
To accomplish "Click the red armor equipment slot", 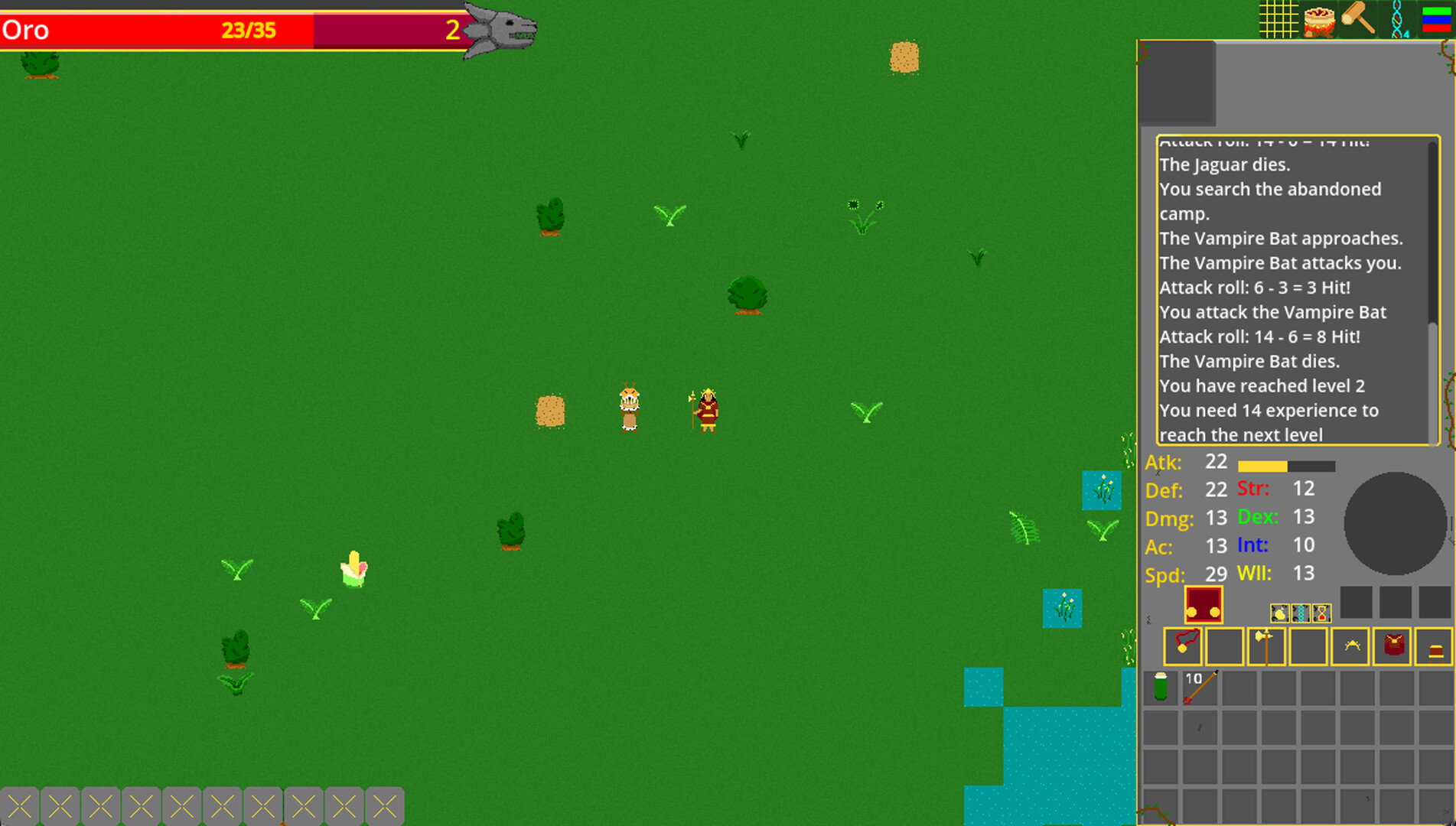I will (x=1394, y=647).
